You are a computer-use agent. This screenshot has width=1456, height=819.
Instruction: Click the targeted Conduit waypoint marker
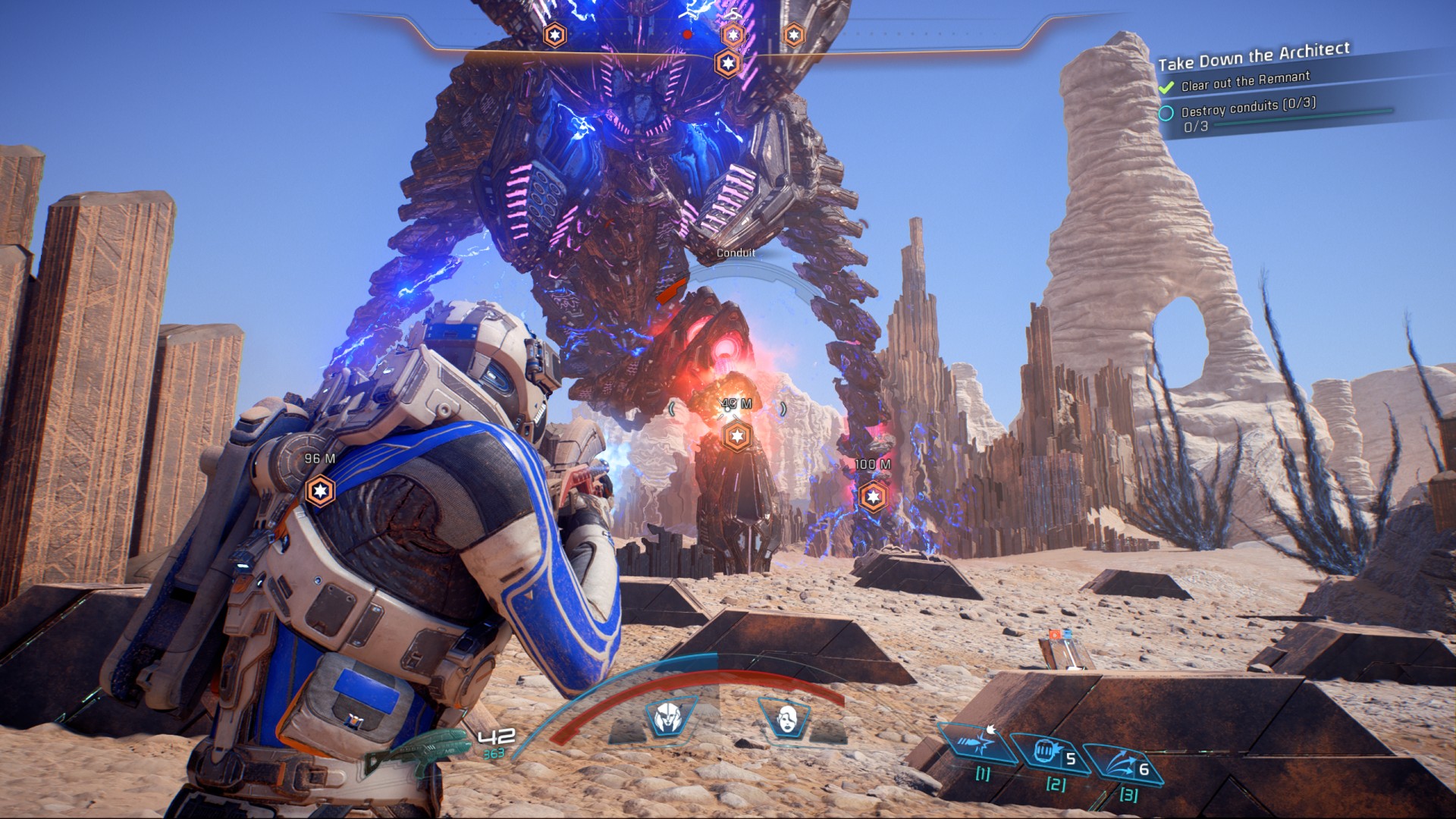(736, 436)
